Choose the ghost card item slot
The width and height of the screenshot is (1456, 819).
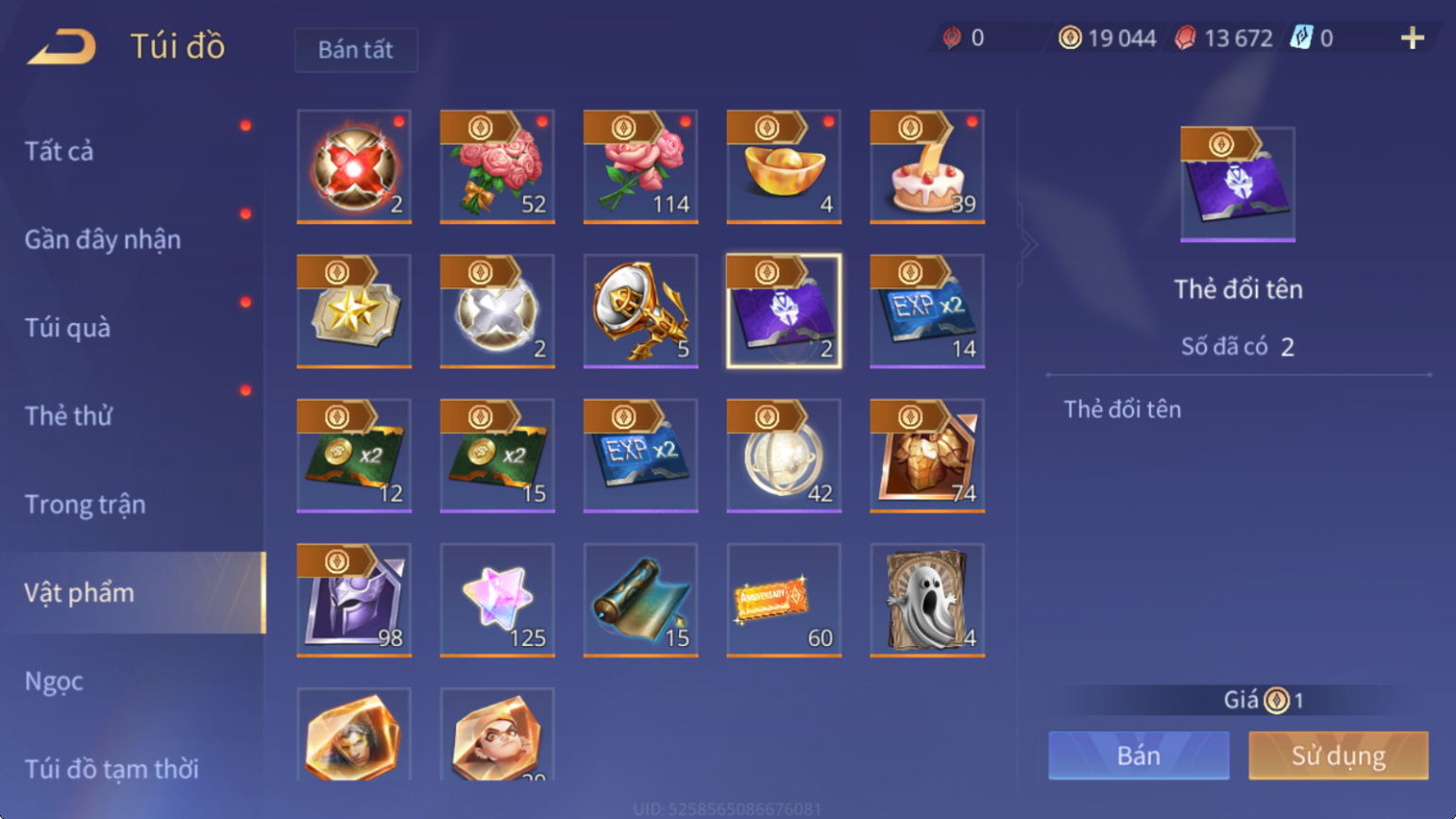[927, 600]
